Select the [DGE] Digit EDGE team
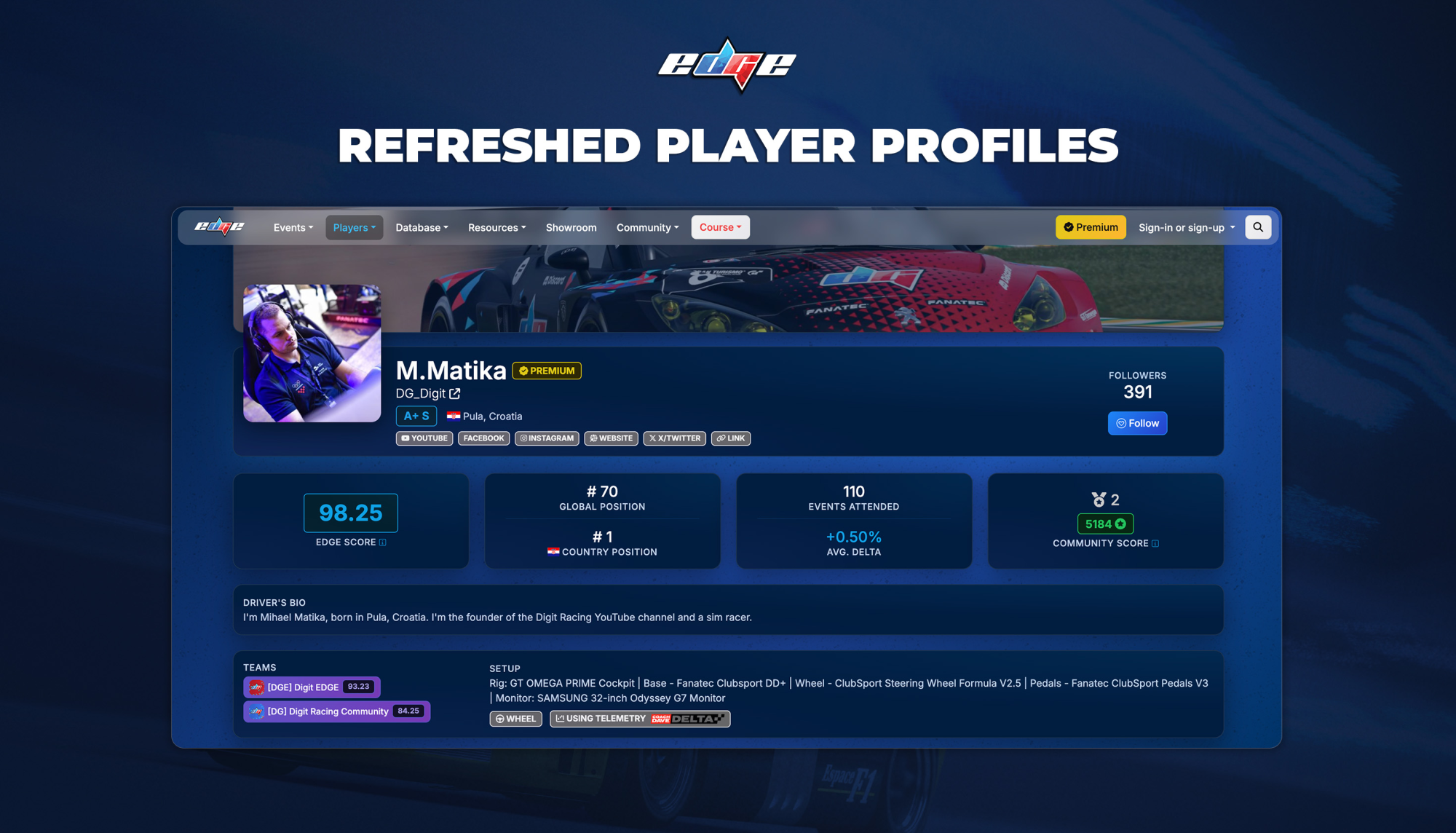The width and height of the screenshot is (1456, 833). point(312,687)
